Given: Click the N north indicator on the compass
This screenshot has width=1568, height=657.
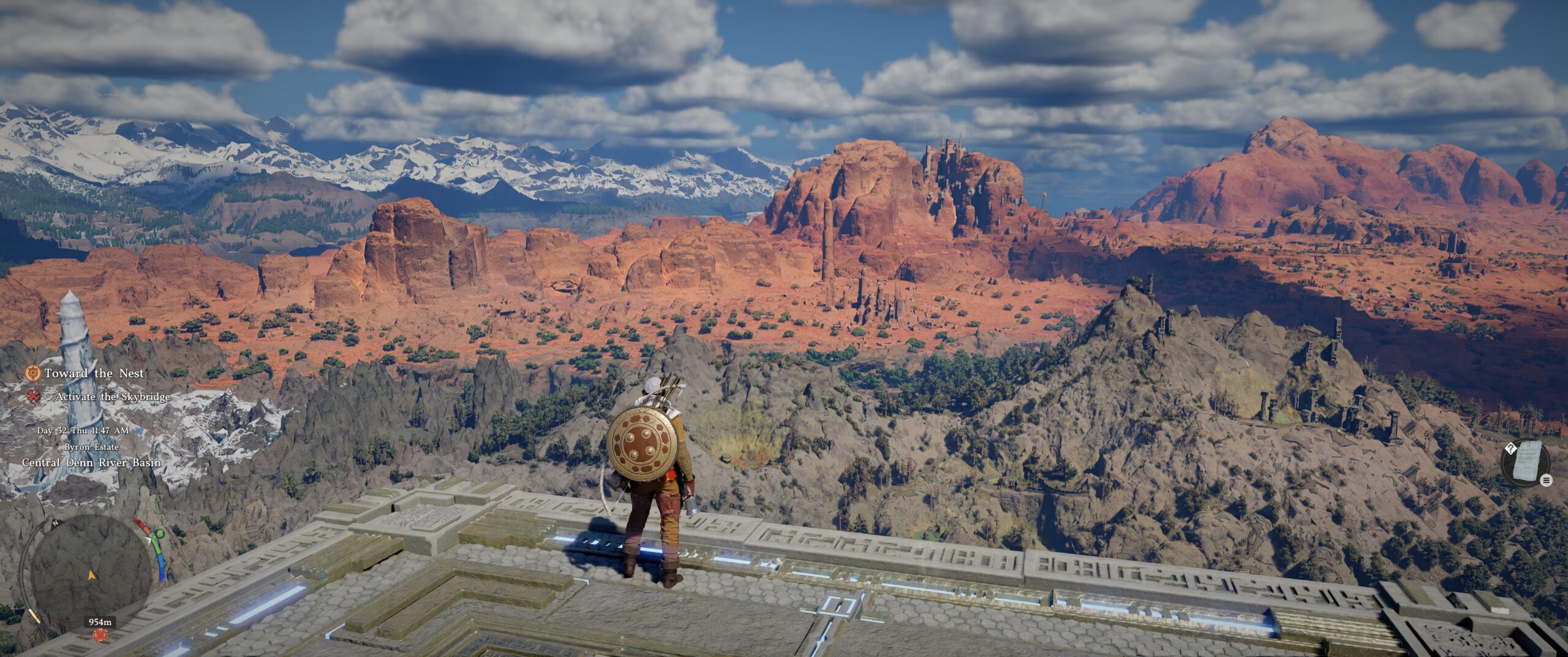Looking at the screenshot, I should (55, 523).
